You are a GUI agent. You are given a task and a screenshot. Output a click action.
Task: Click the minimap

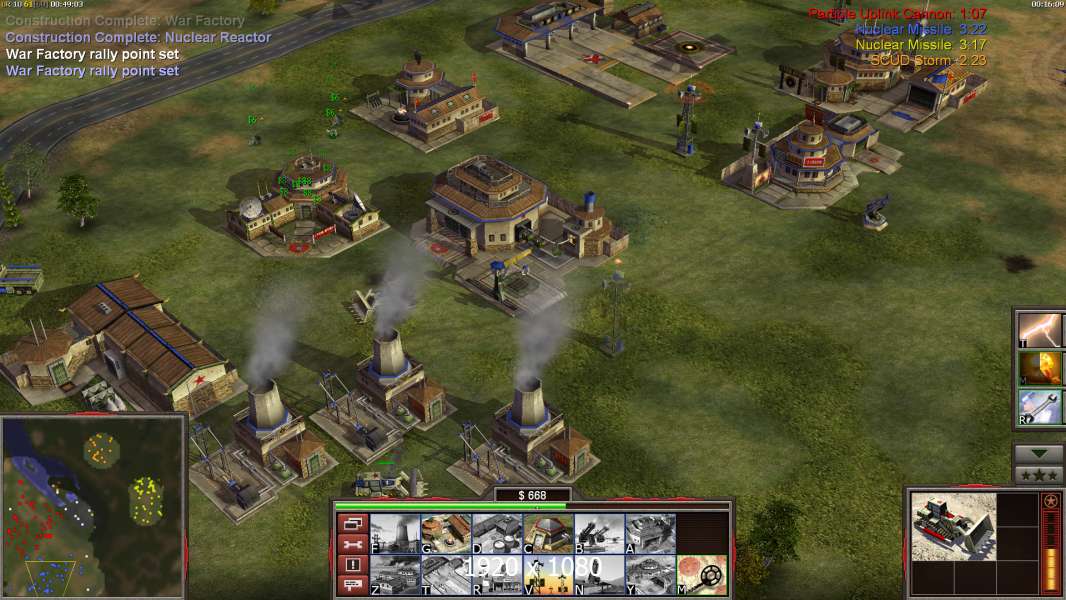94,507
